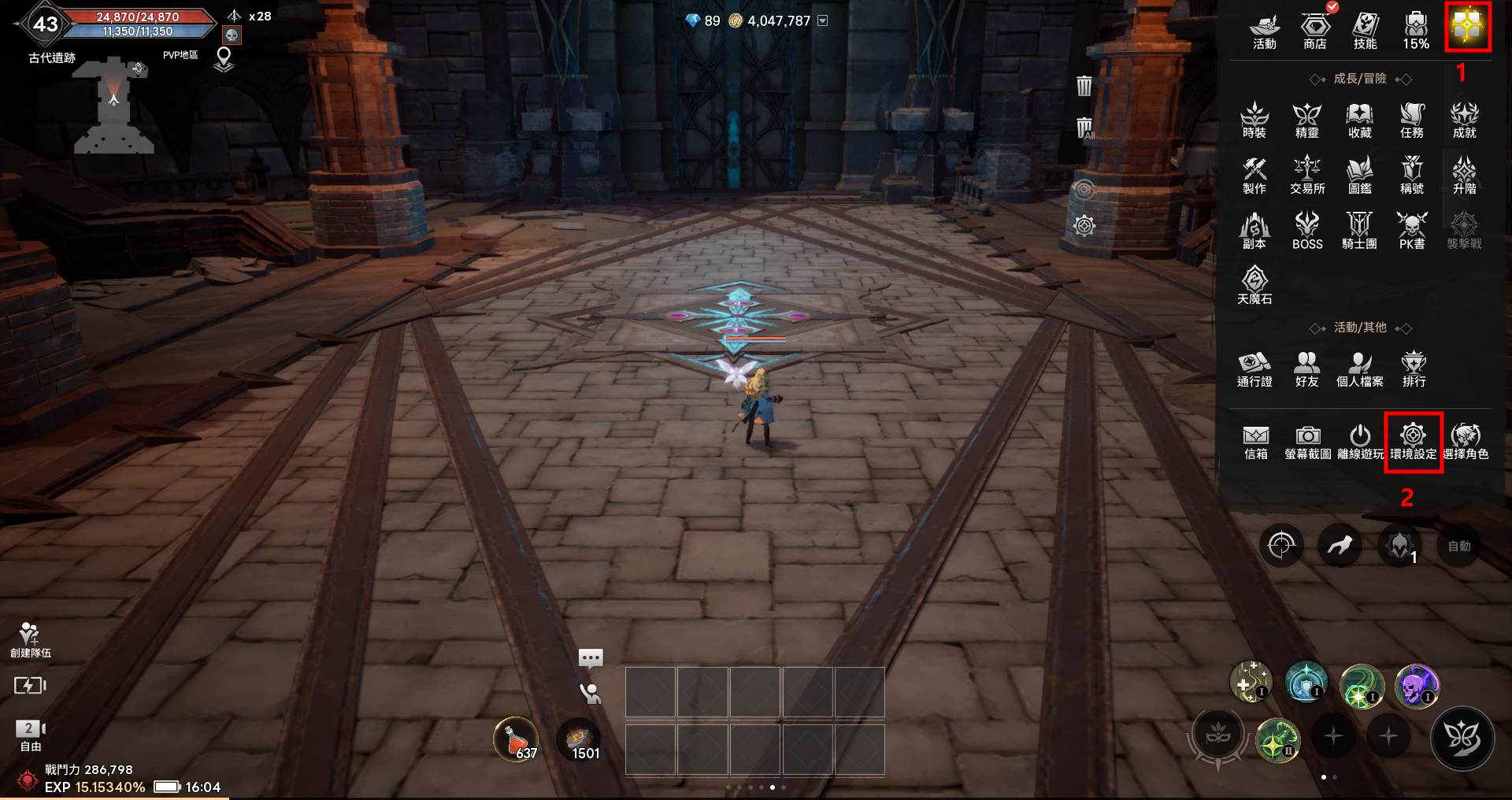Open the 時裝 costume menu

coord(1254,120)
